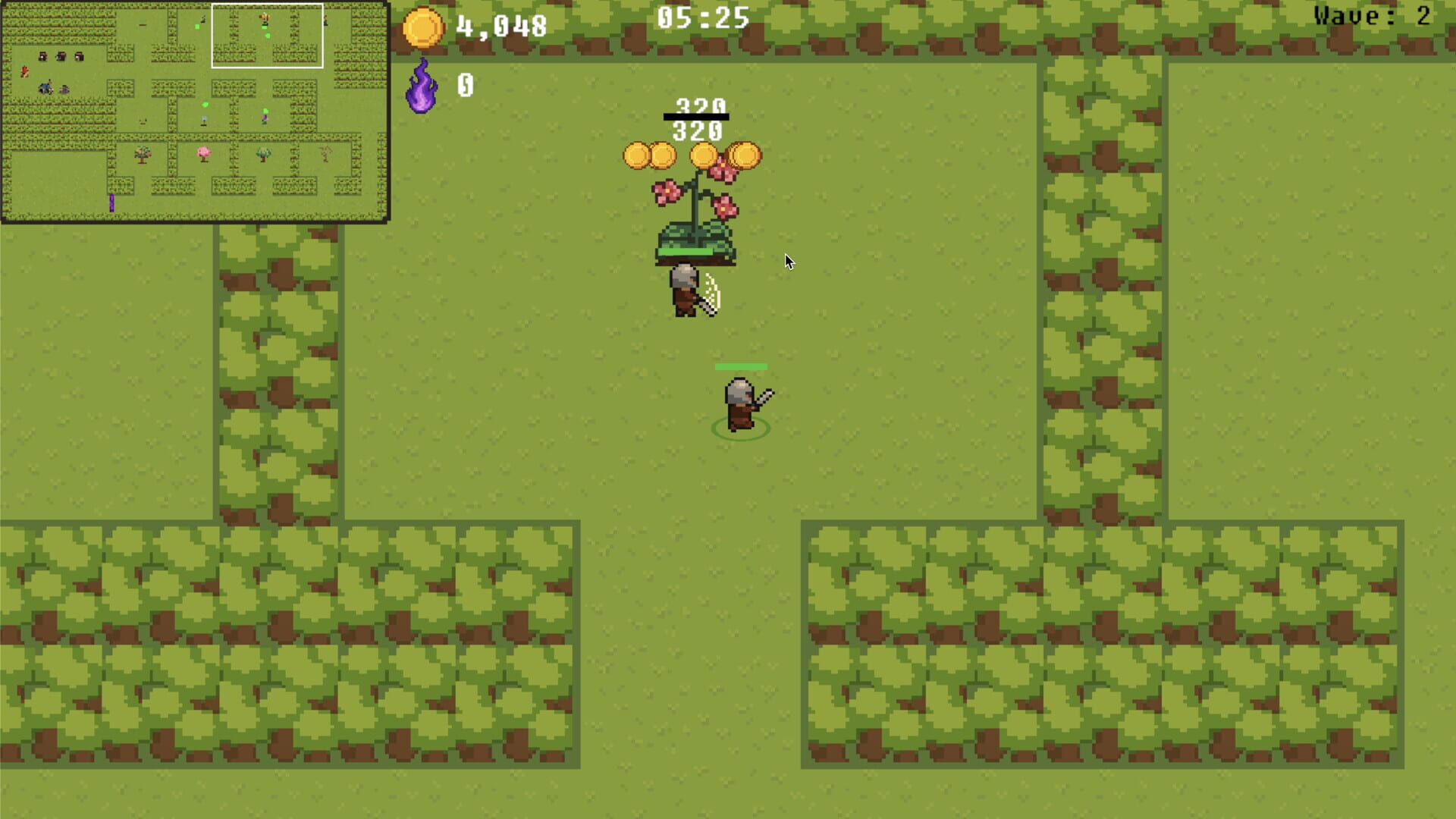Click the purple flame resource icon
Viewport: 1456px width, 819px height.
tap(422, 87)
